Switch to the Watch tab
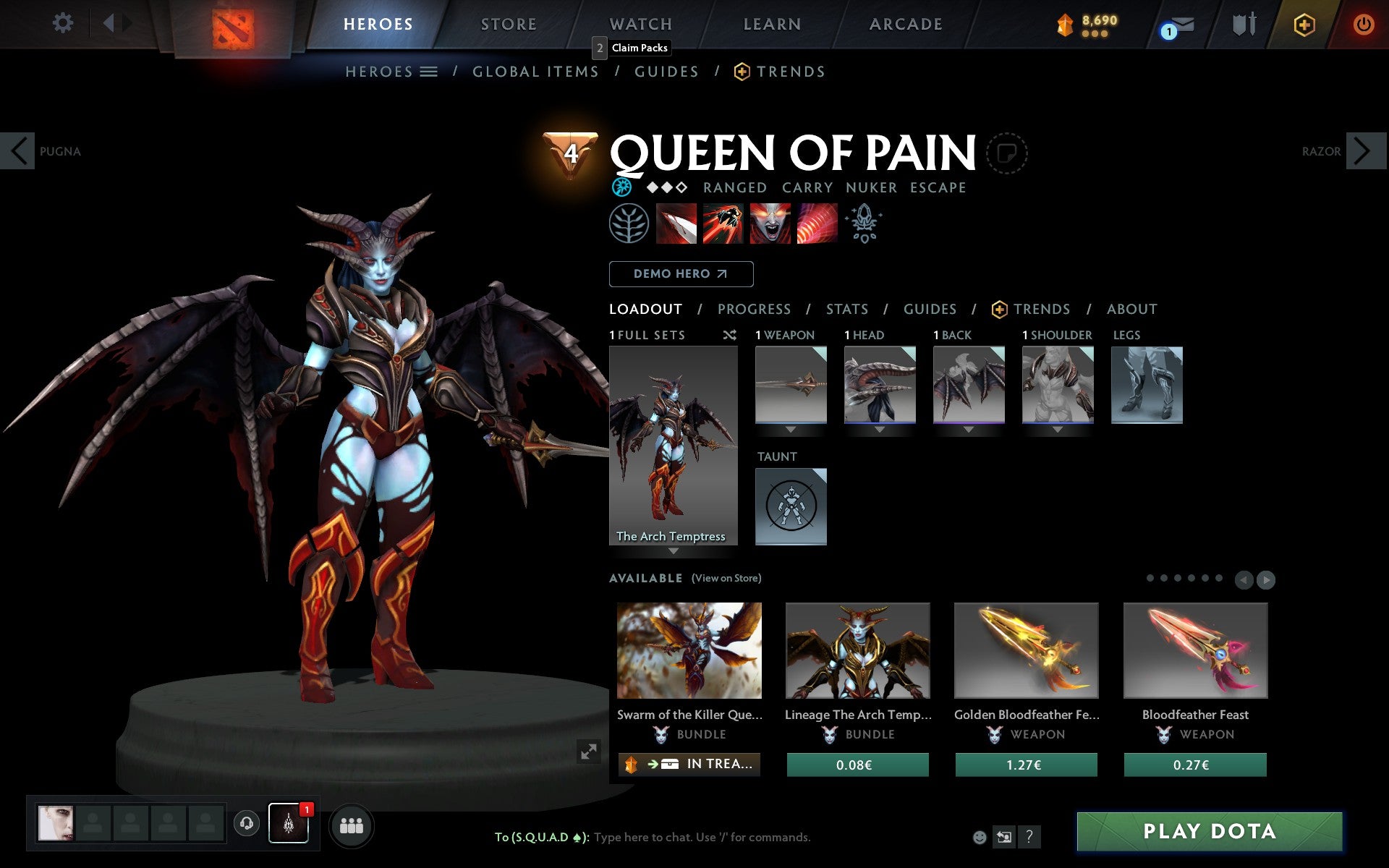 tap(641, 25)
